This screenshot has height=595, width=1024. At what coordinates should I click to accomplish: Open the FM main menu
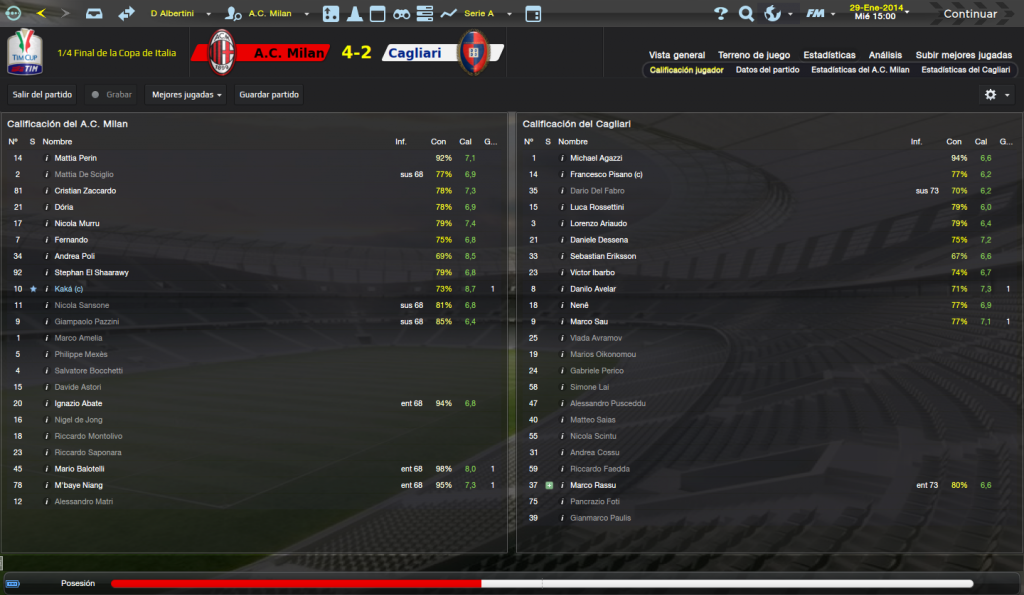point(821,14)
